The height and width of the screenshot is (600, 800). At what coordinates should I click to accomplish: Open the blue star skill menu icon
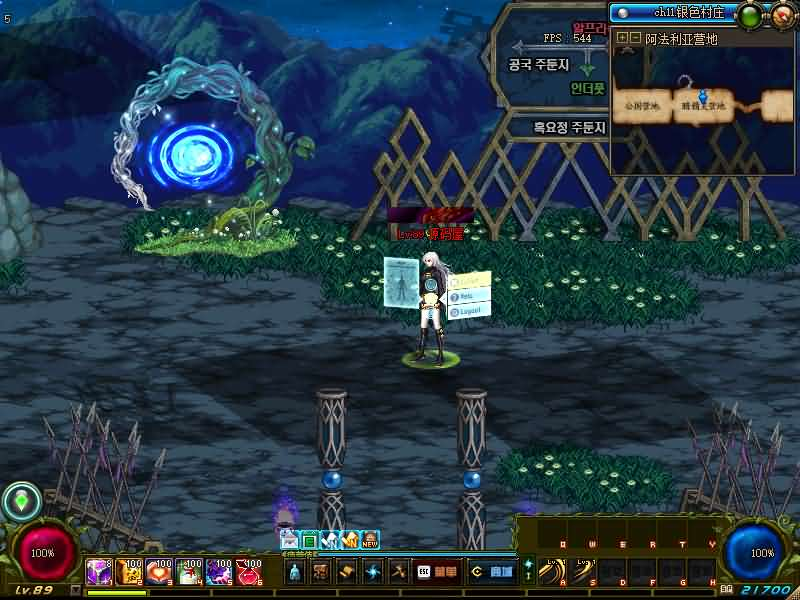(x=372, y=572)
